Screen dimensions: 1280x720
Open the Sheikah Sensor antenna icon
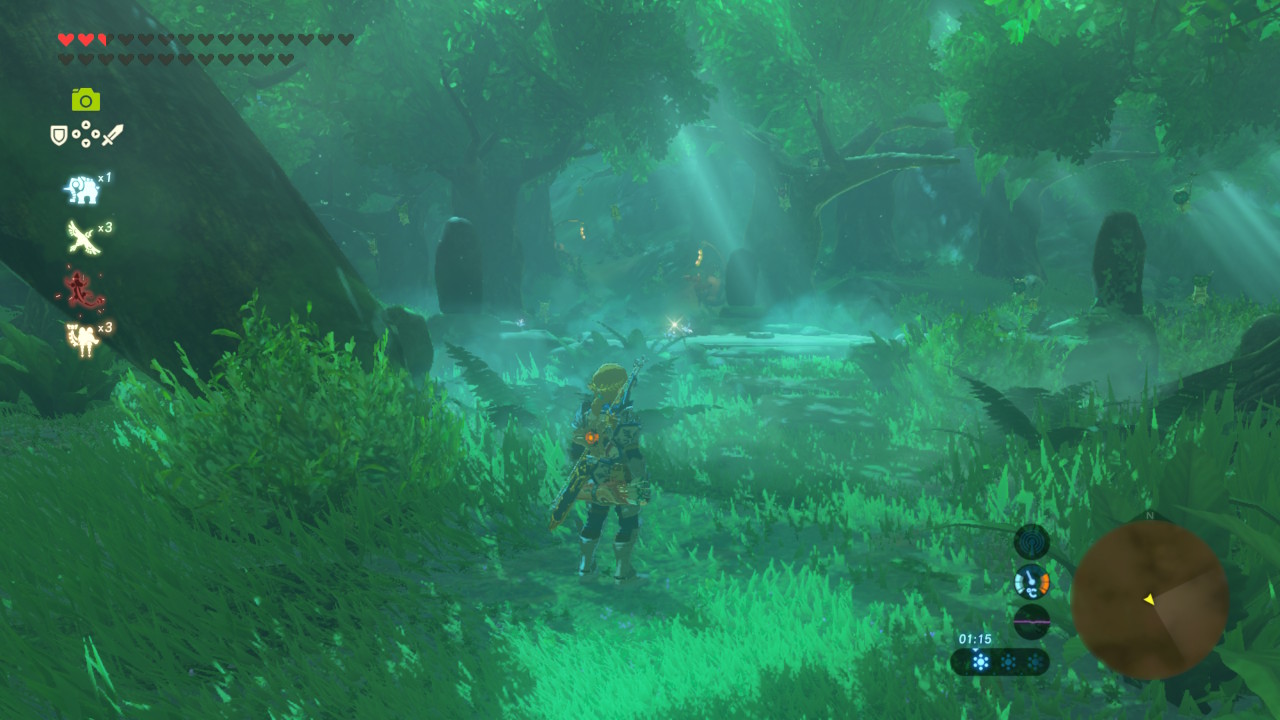1031,542
